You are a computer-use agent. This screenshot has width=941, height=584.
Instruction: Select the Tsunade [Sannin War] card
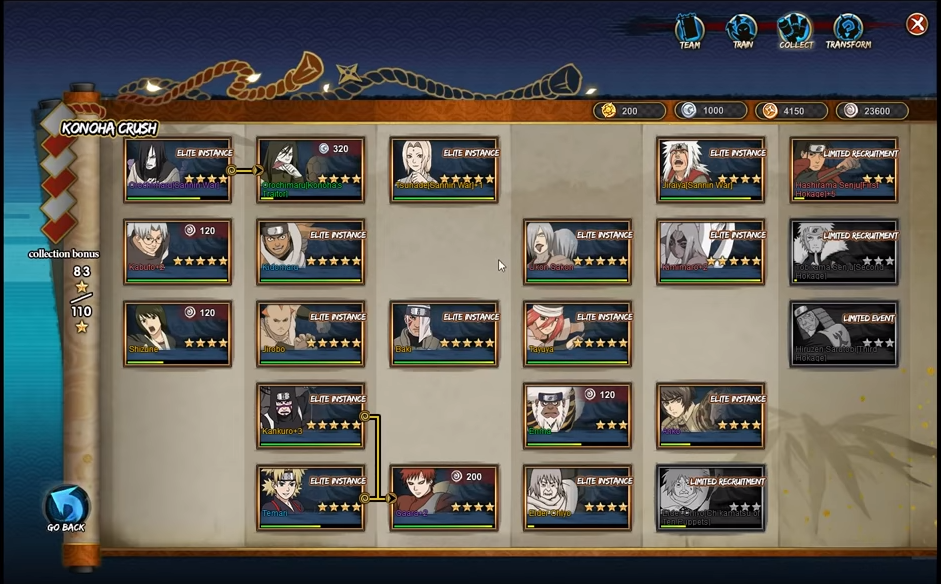click(x=444, y=170)
